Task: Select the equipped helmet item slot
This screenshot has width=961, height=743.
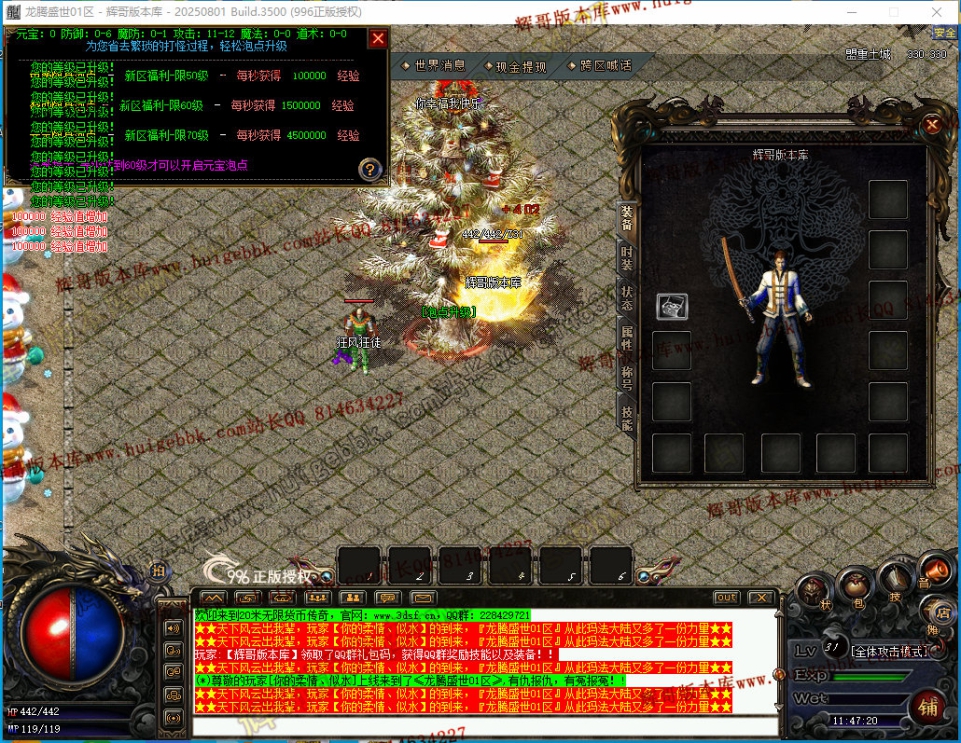Action: click(x=672, y=307)
